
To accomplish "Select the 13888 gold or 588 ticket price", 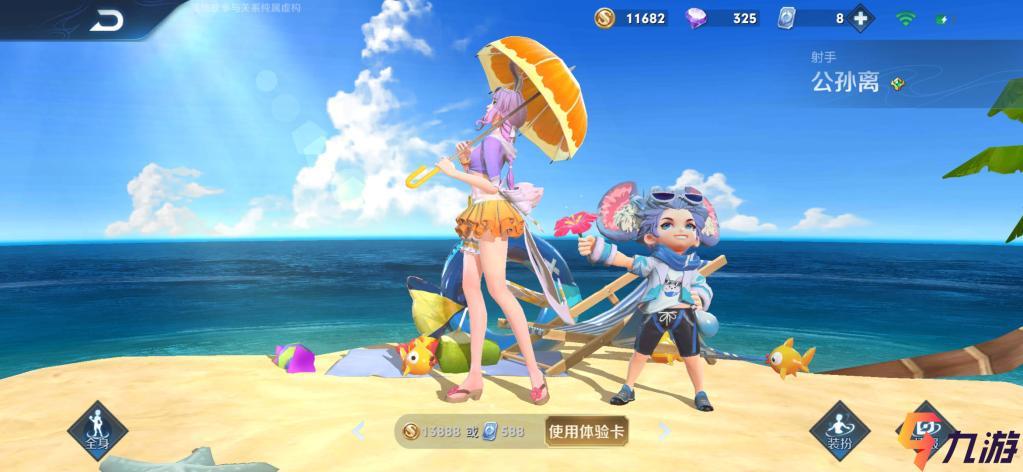I will click(x=467, y=432).
